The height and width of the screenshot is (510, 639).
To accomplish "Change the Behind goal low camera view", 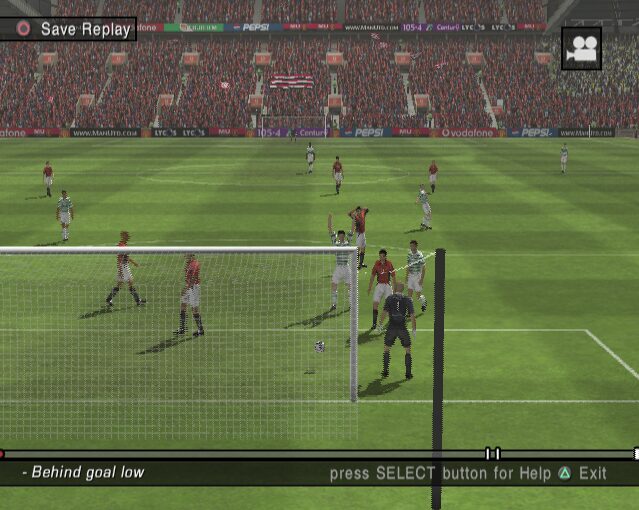I will tap(84, 473).
